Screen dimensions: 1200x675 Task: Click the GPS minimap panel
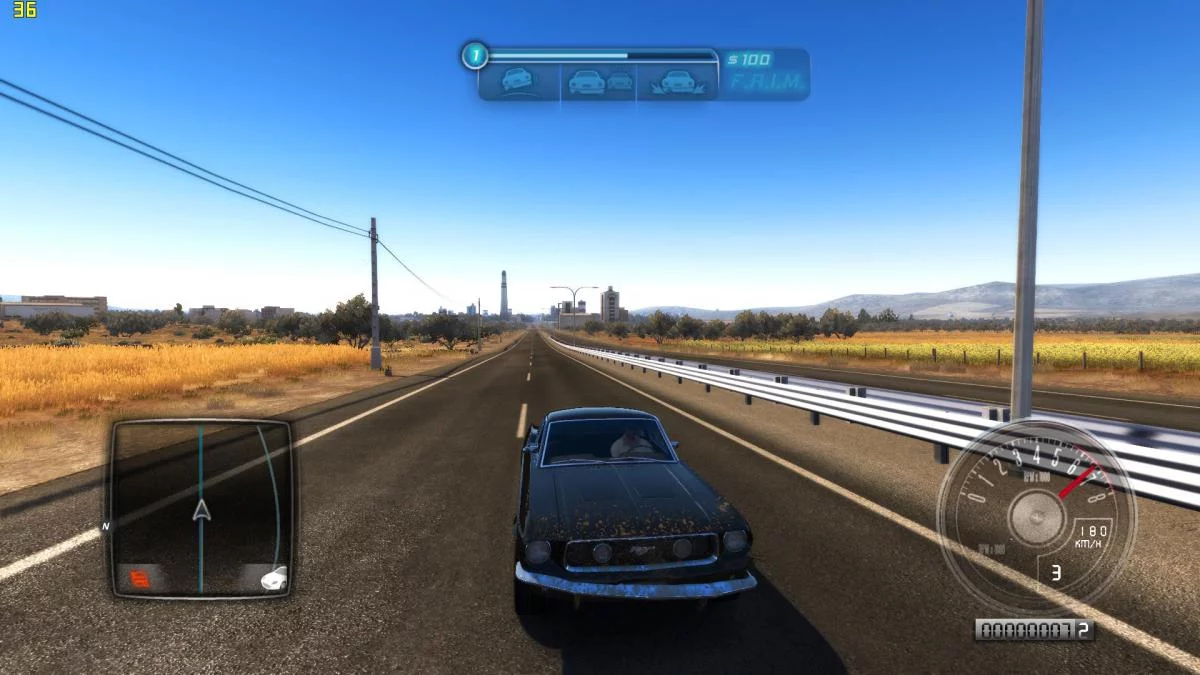click(200, 507)
